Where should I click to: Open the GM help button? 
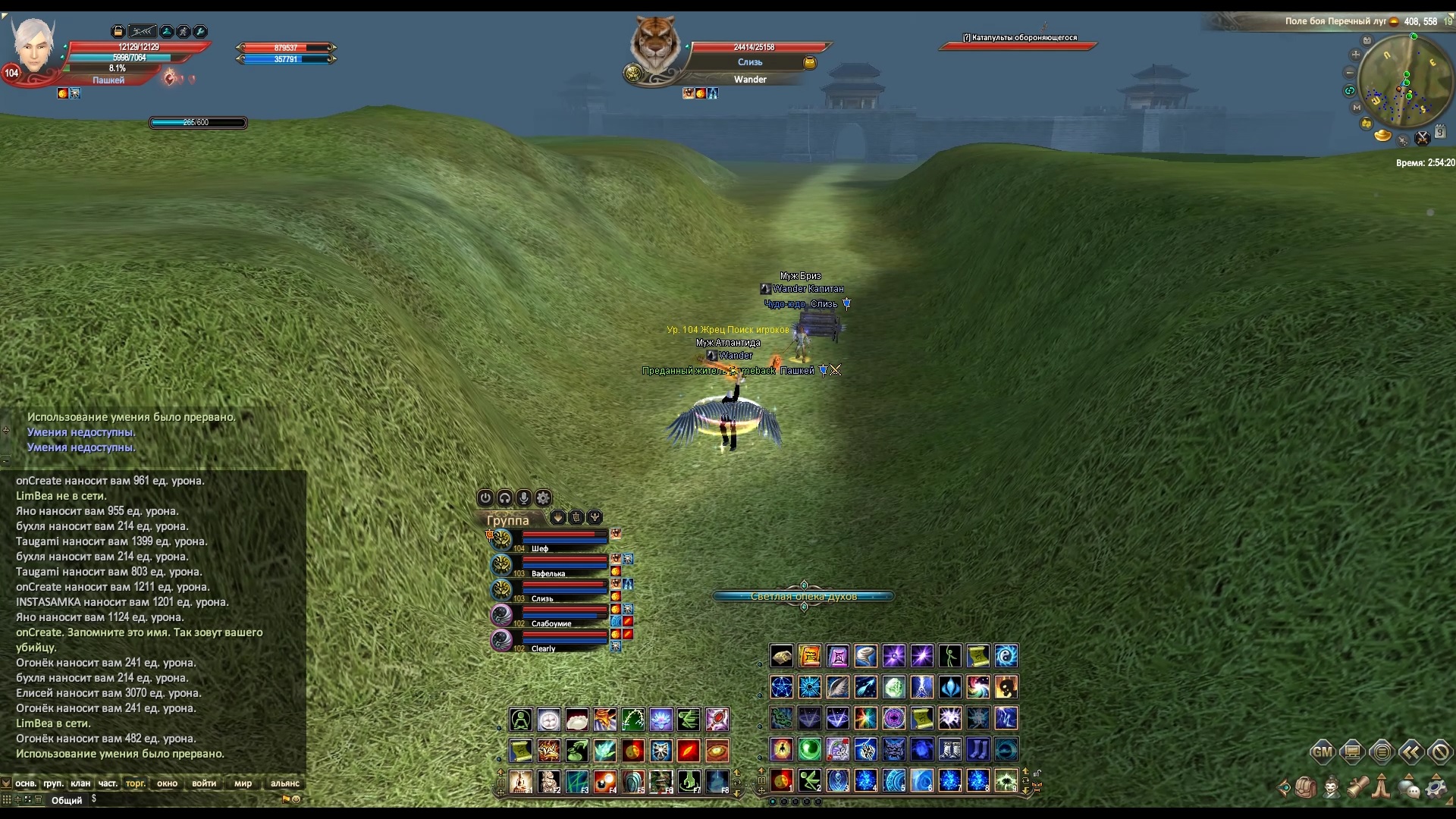coord(1322,752)
